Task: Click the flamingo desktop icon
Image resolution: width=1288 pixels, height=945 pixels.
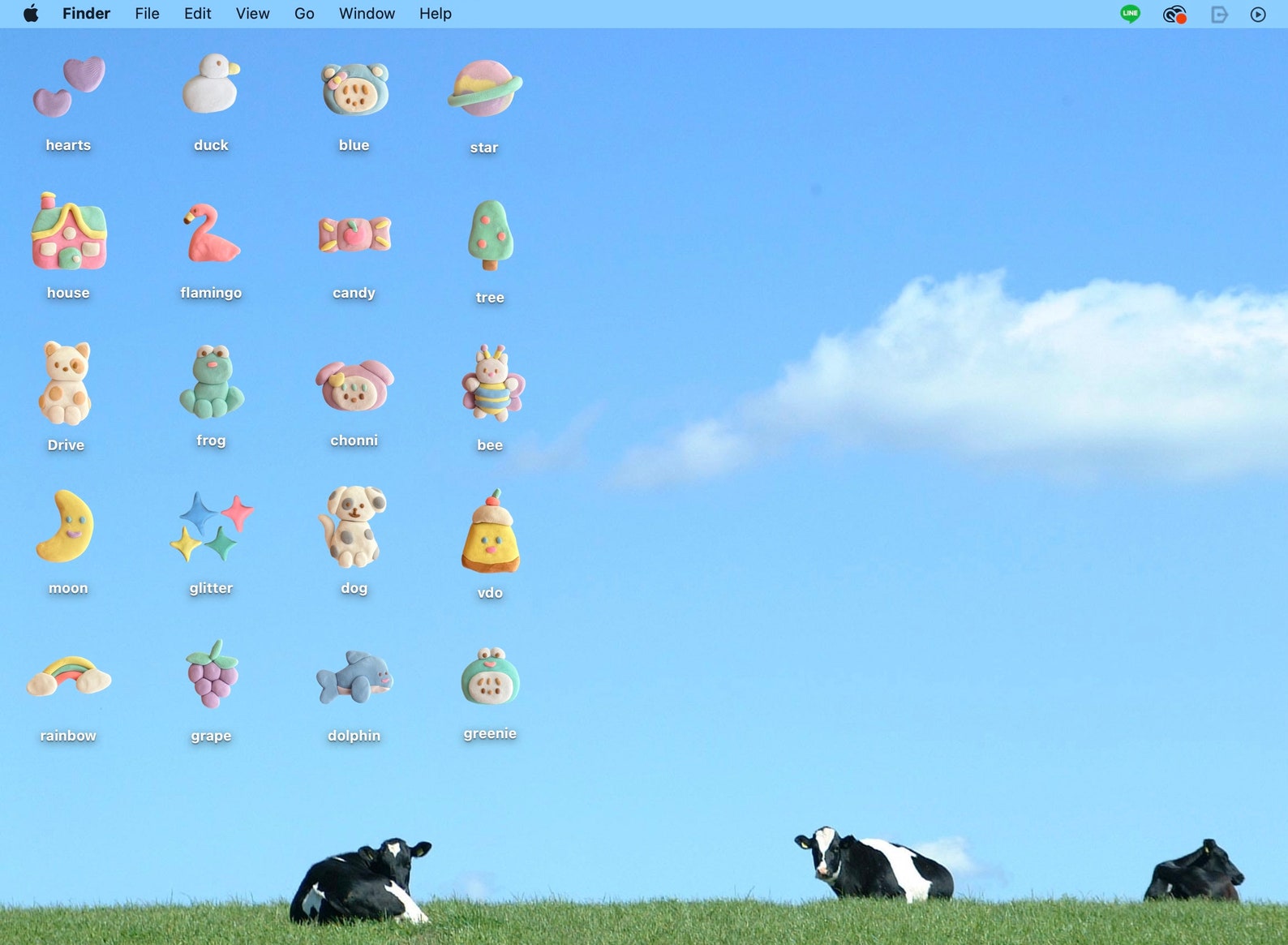Action: 210,235
